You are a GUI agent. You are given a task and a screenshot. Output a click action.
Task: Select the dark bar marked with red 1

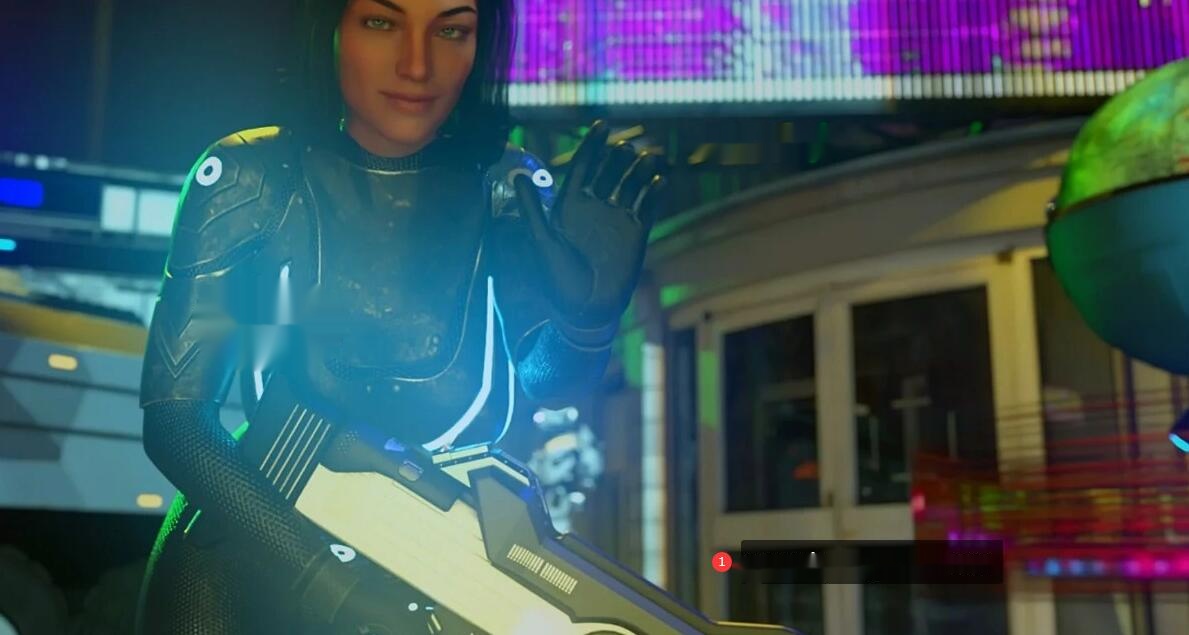(x=871, y=562)
